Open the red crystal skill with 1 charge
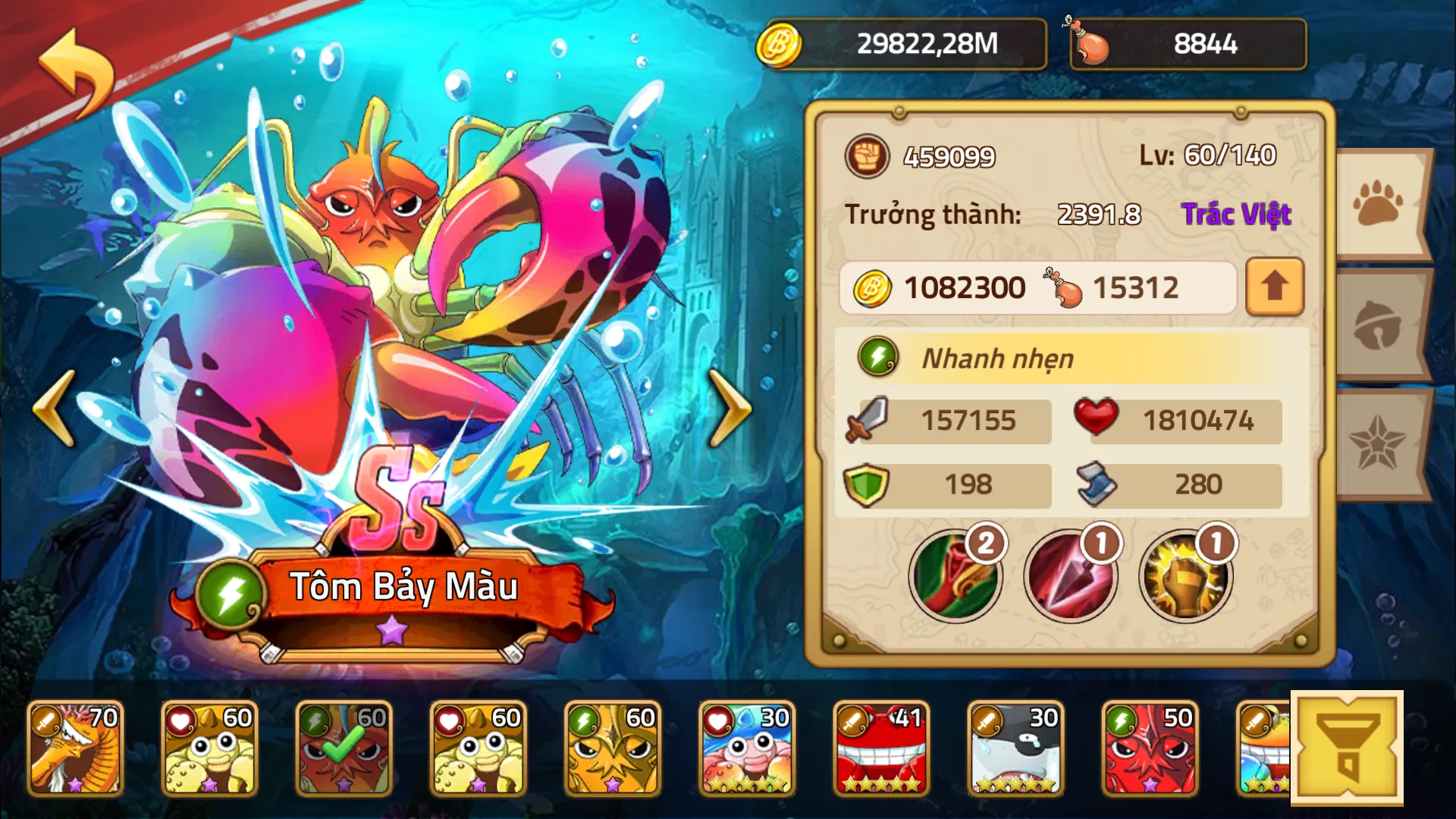This screenshot has width=1456, height=819. click(1069, 576)
